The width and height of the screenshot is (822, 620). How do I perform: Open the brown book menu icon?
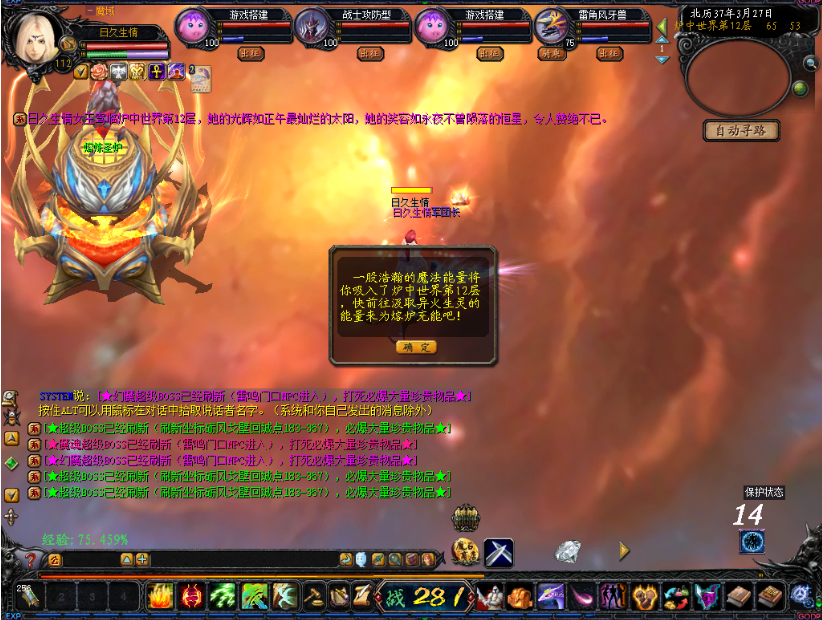click(740, 596)
